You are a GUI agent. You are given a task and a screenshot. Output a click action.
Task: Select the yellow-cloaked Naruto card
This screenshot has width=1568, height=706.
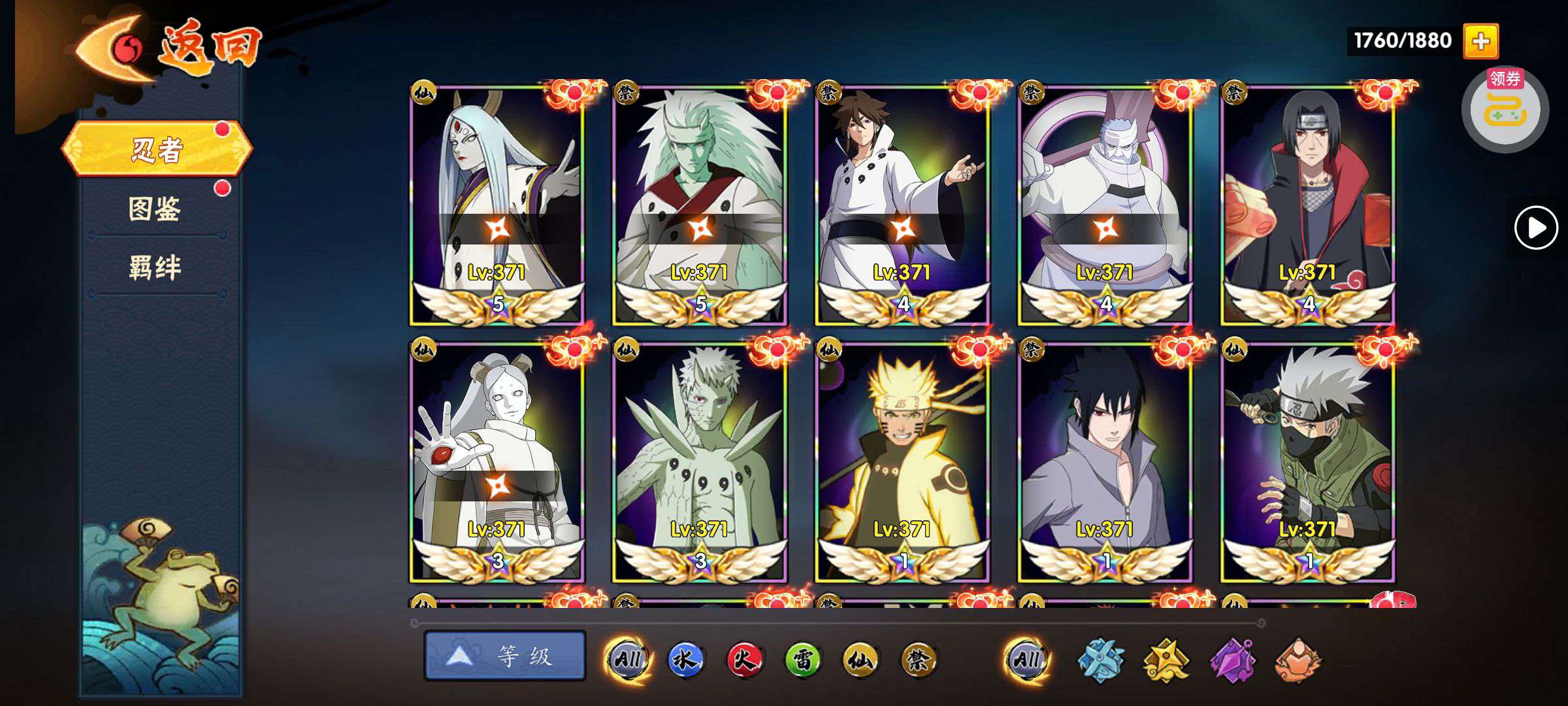[902, 462]
